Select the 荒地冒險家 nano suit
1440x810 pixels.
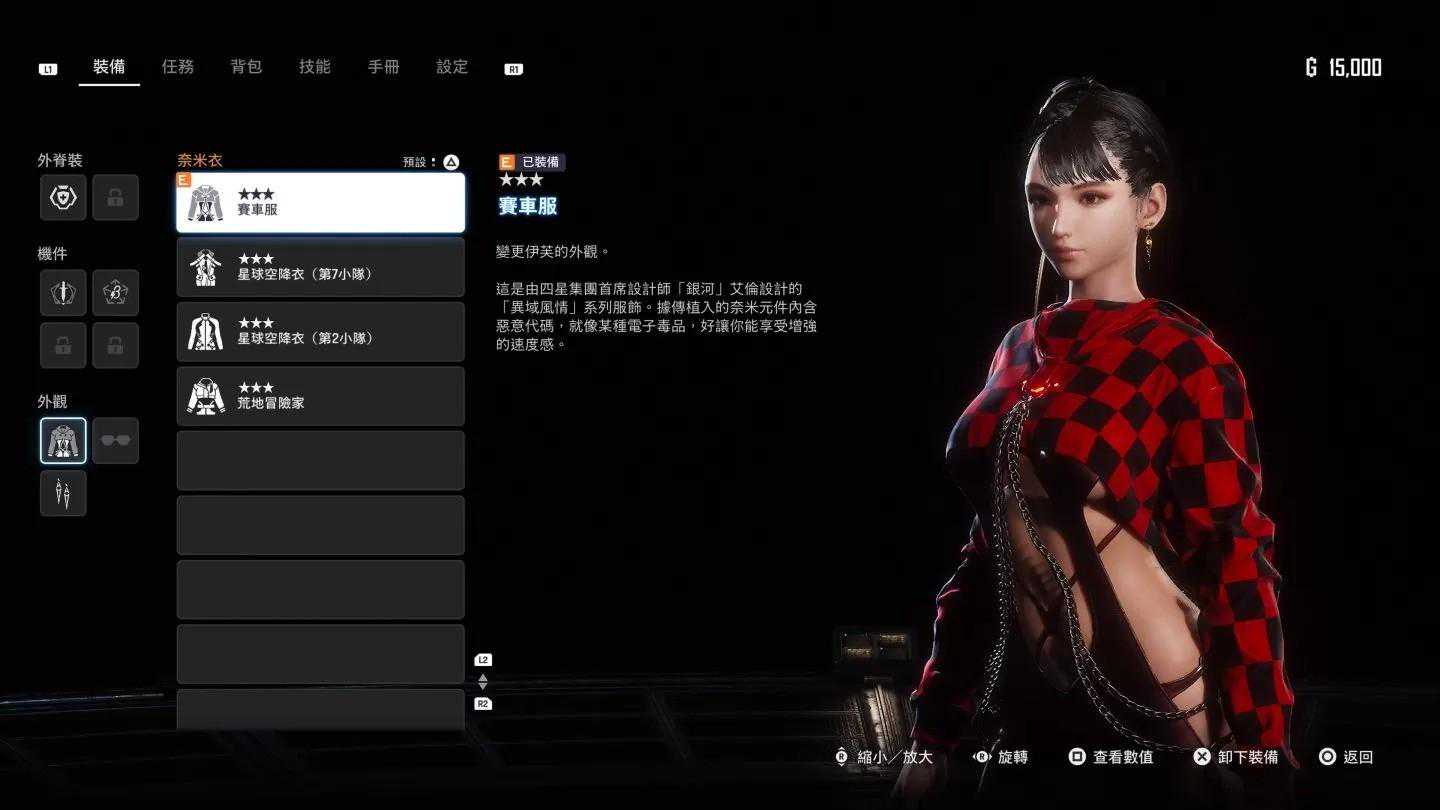320,396
